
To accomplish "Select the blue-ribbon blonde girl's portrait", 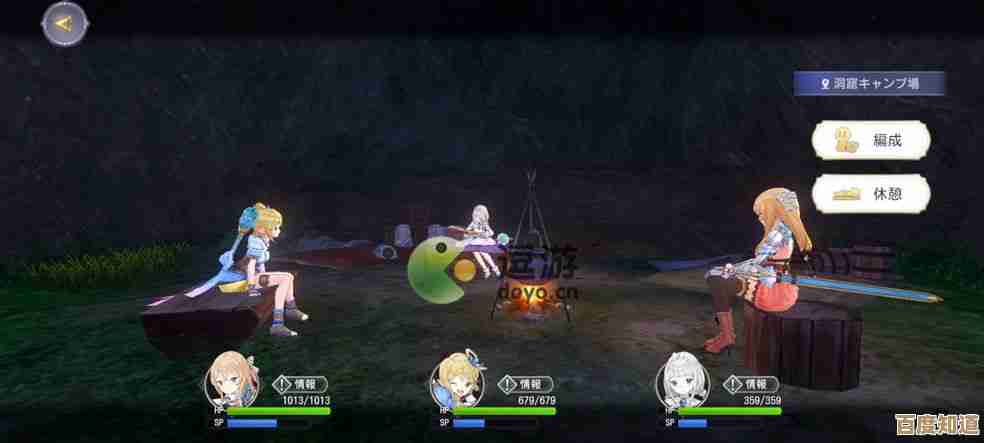I will coord(452,385).
